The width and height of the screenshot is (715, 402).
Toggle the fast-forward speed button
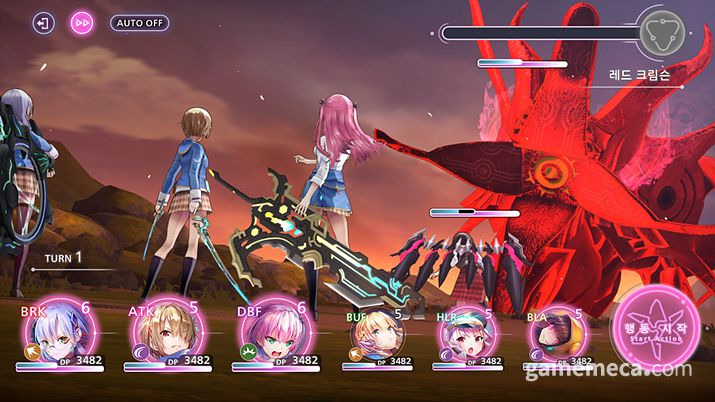click(x=82, y=23)
